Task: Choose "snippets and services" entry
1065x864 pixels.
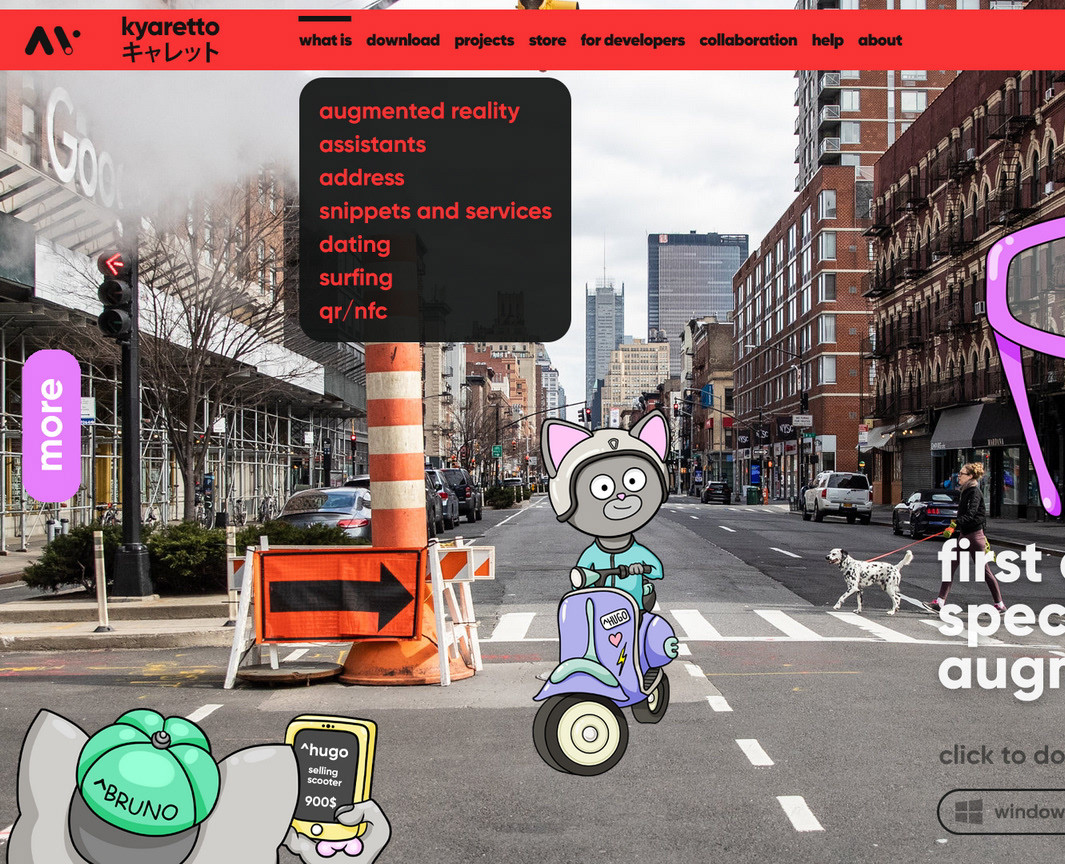Action: [435, 211]
